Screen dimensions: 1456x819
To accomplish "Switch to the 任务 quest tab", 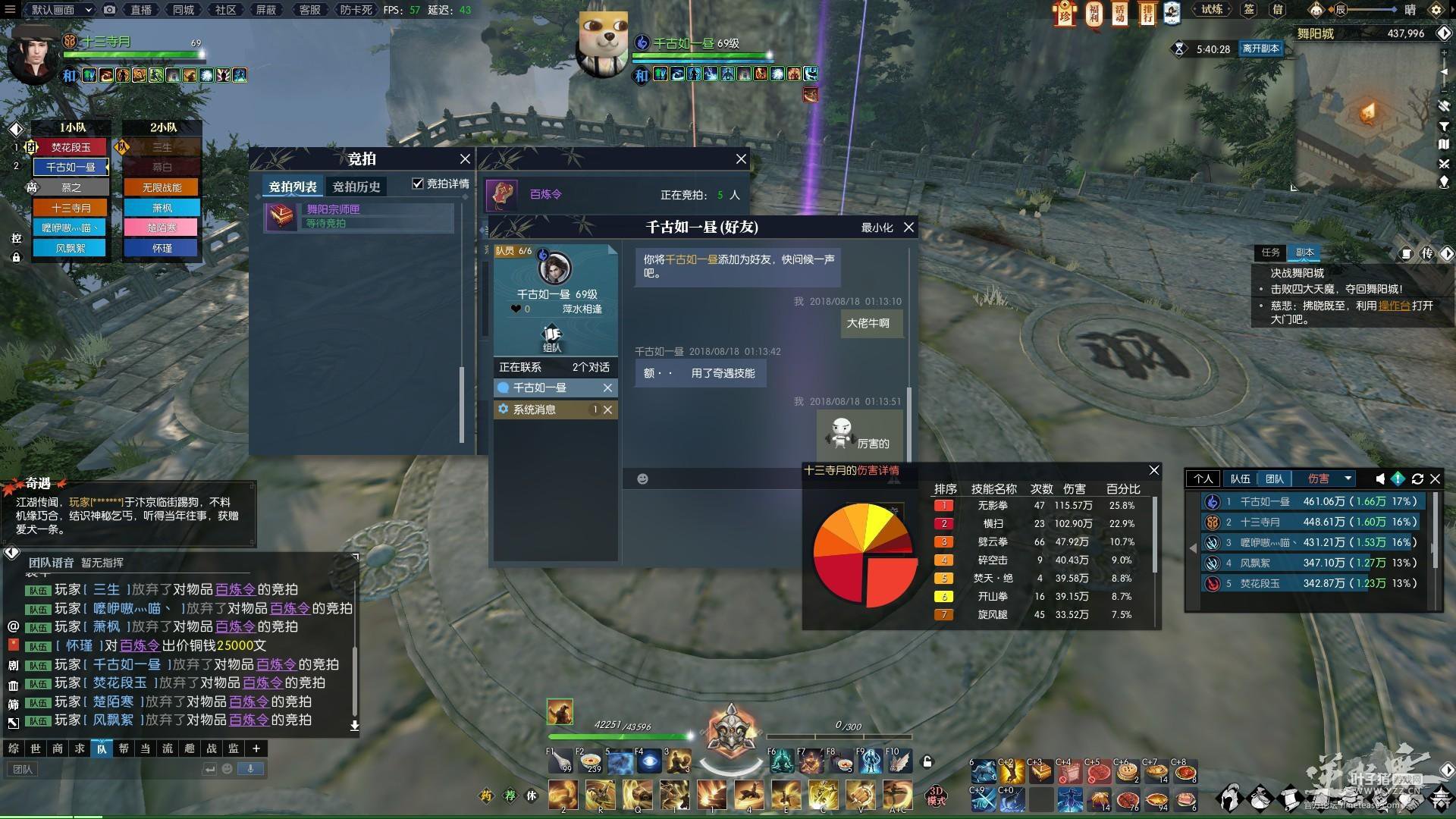I will pos(1270,253).
